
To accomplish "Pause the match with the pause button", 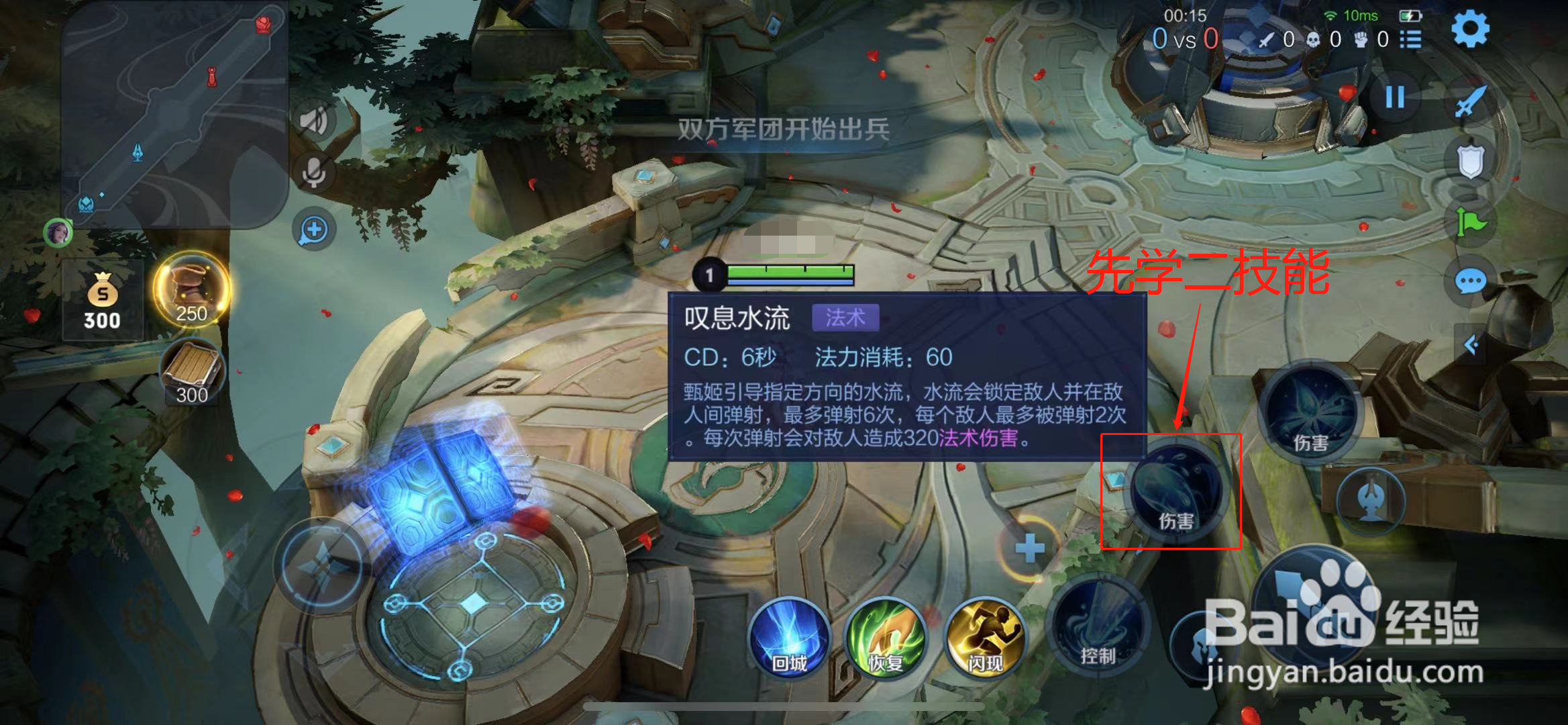I will tap(1395, 97).
